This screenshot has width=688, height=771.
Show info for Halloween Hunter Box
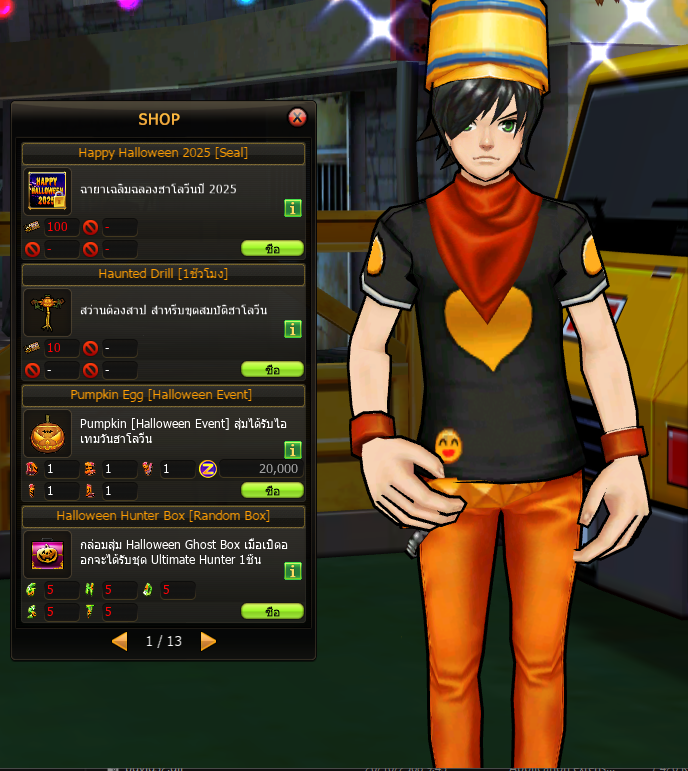click(x=293, y=571)
